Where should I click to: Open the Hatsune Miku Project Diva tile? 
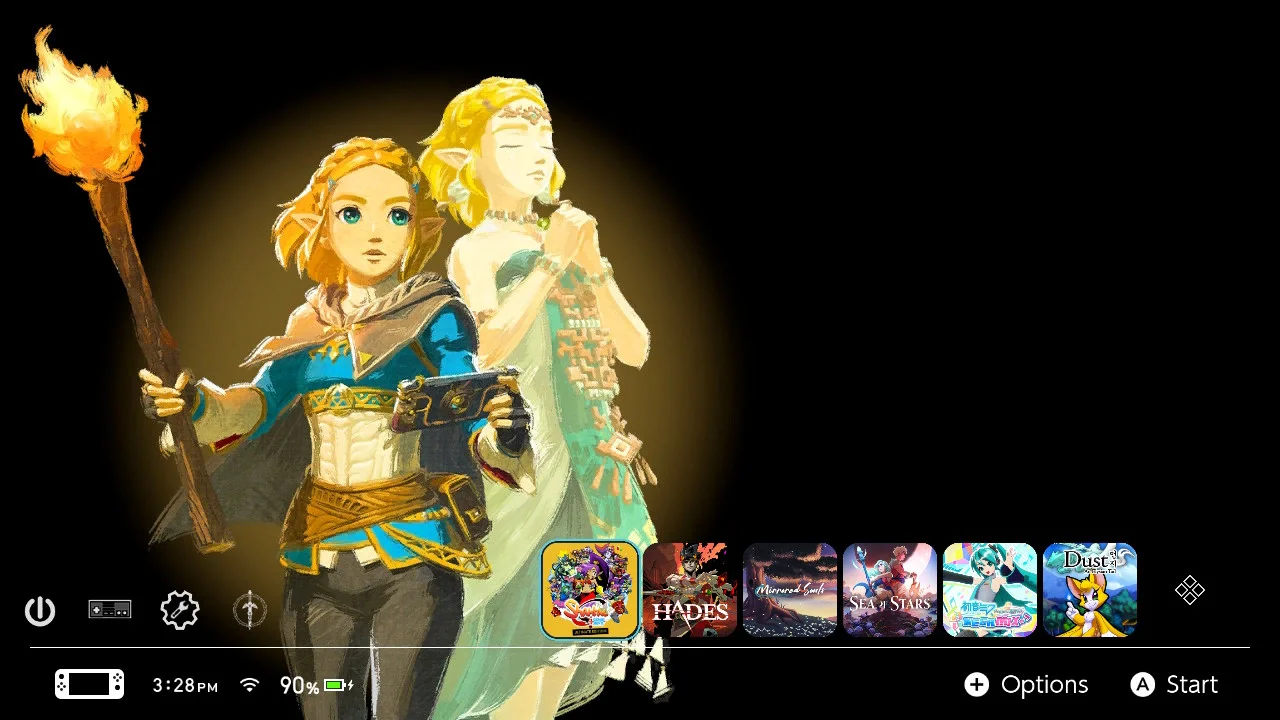(989, 590)
